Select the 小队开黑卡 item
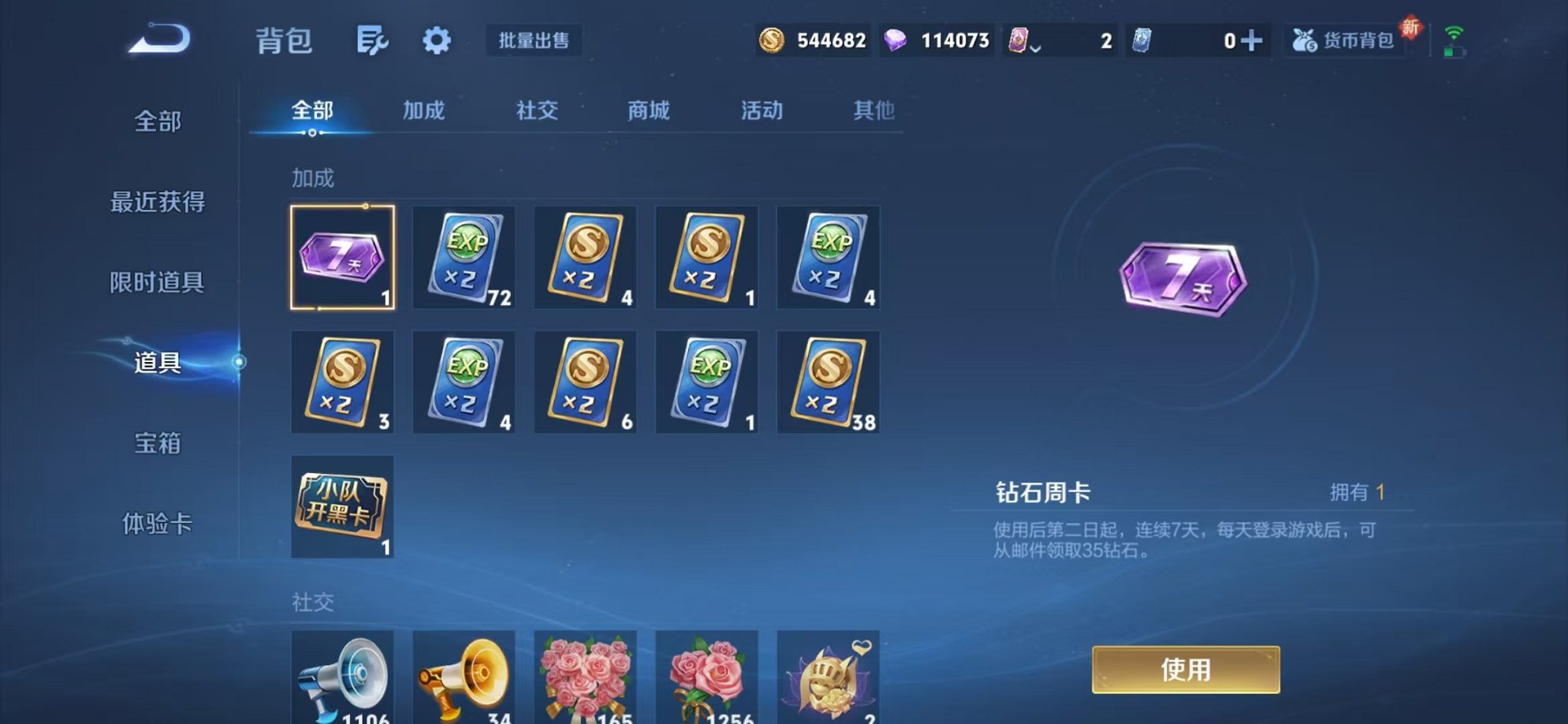Screen dimensions: 1568x724 point(342,509)
